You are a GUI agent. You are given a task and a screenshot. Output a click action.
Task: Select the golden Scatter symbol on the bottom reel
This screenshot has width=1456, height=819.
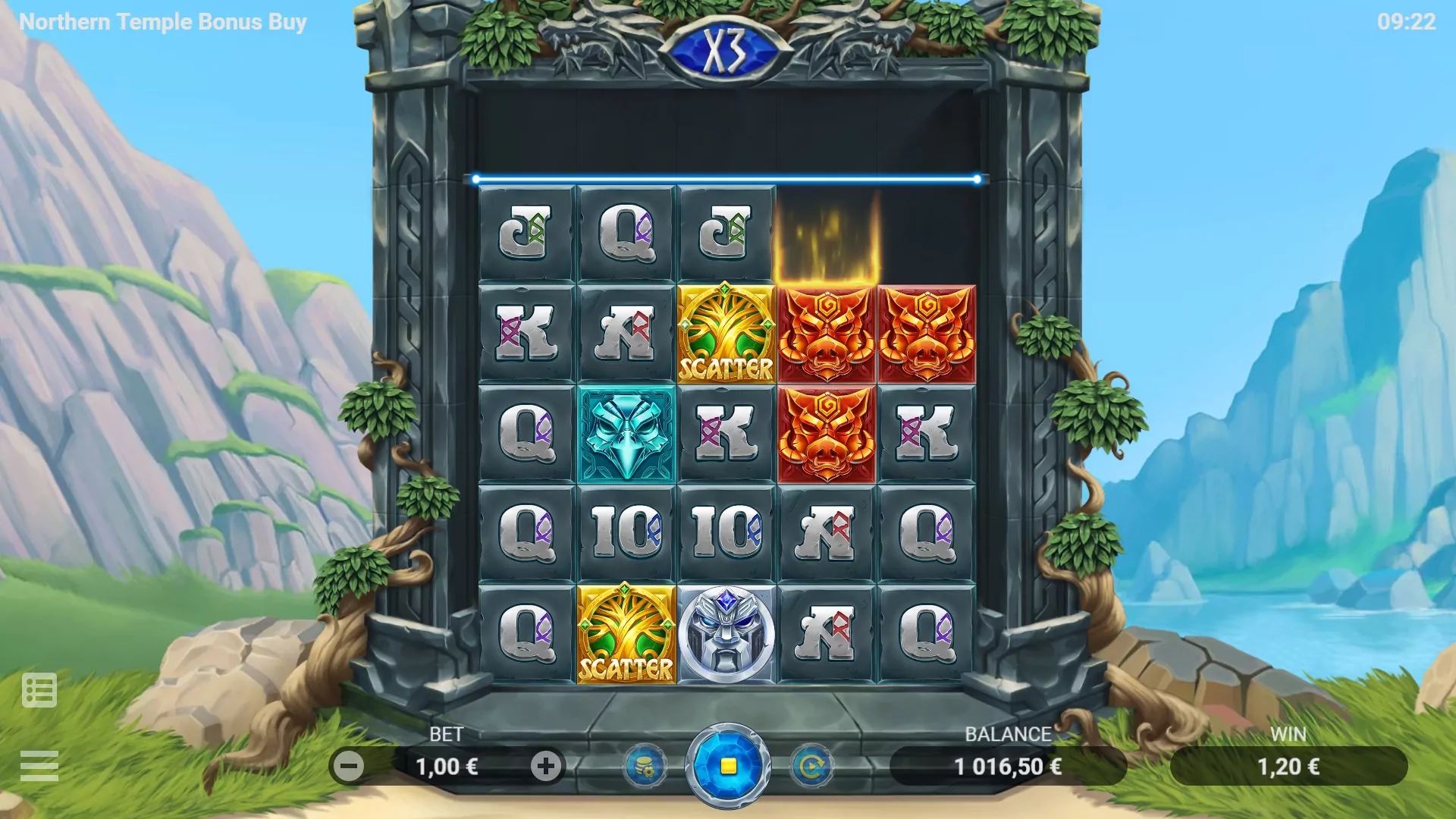pyautogui.click(x=626, y=634)
